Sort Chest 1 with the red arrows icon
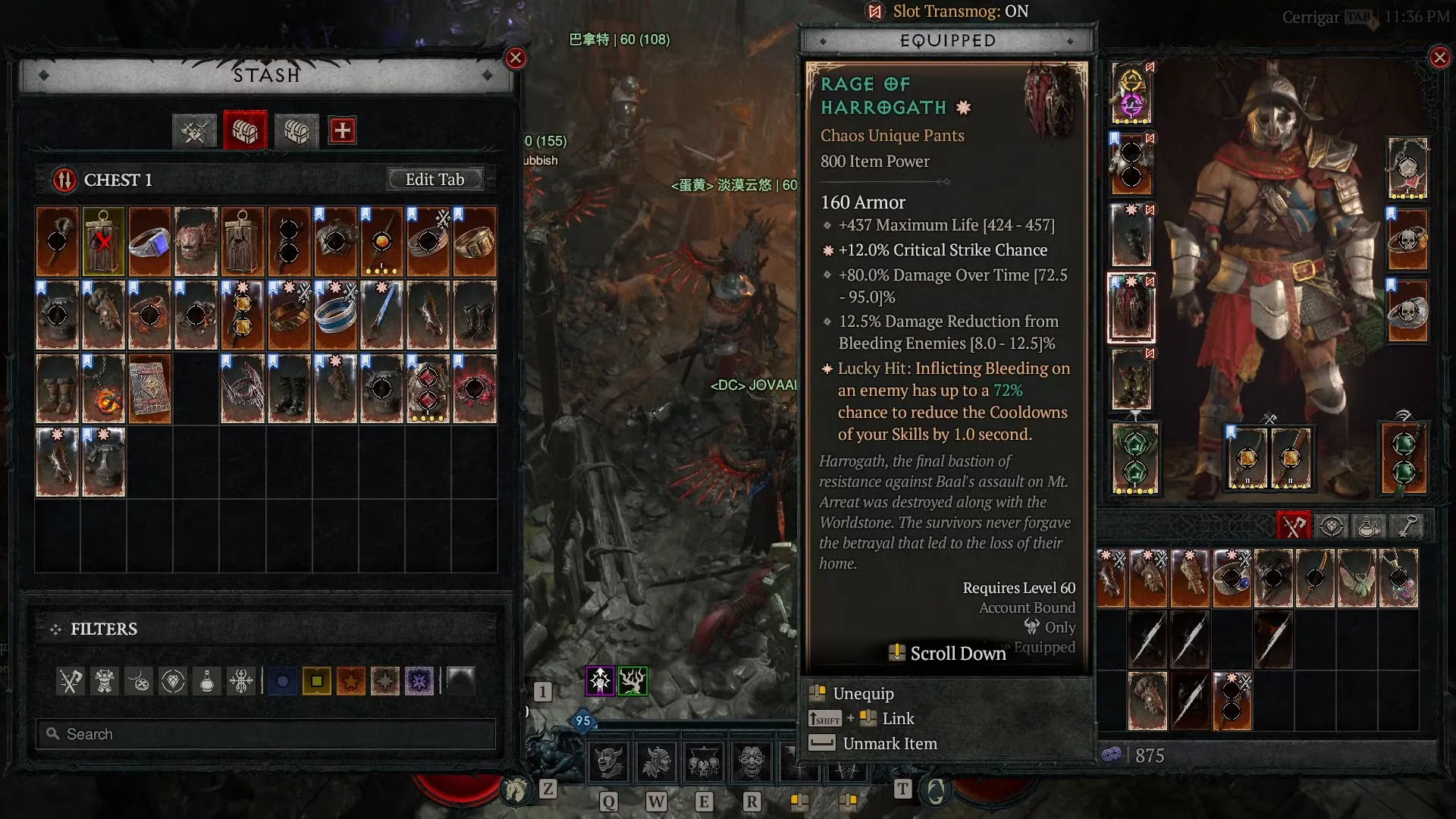Screen dimensions: 1456x819 [x=64, y=180]
